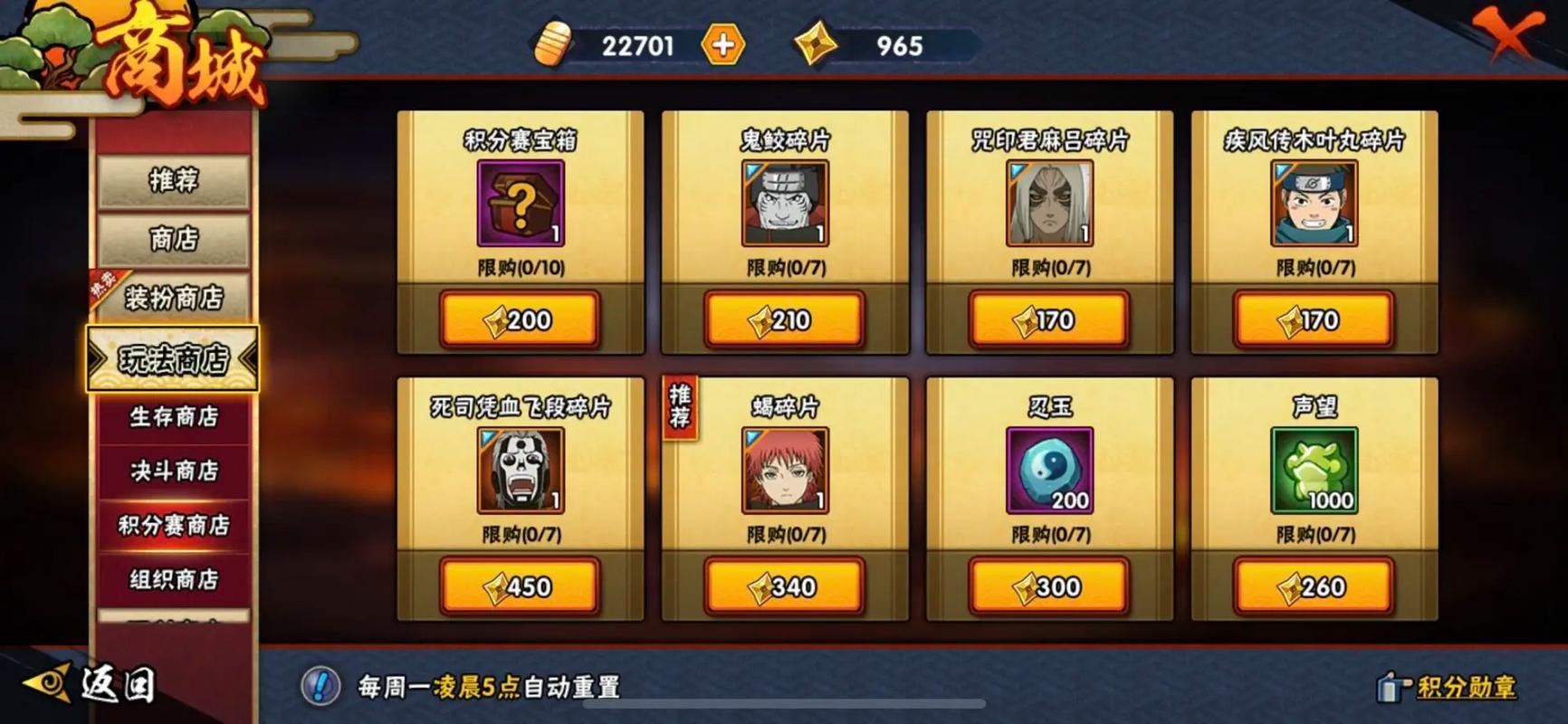
Task: Open the 积分赛宝箱 treasure chest thumbnail
Action: point(518,203)
